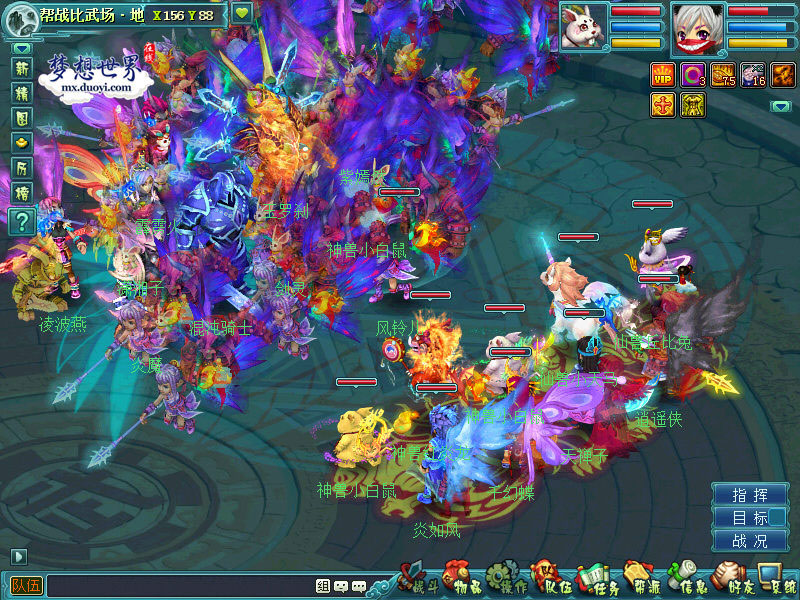Select the masked player character portrait

coord(697,27)
